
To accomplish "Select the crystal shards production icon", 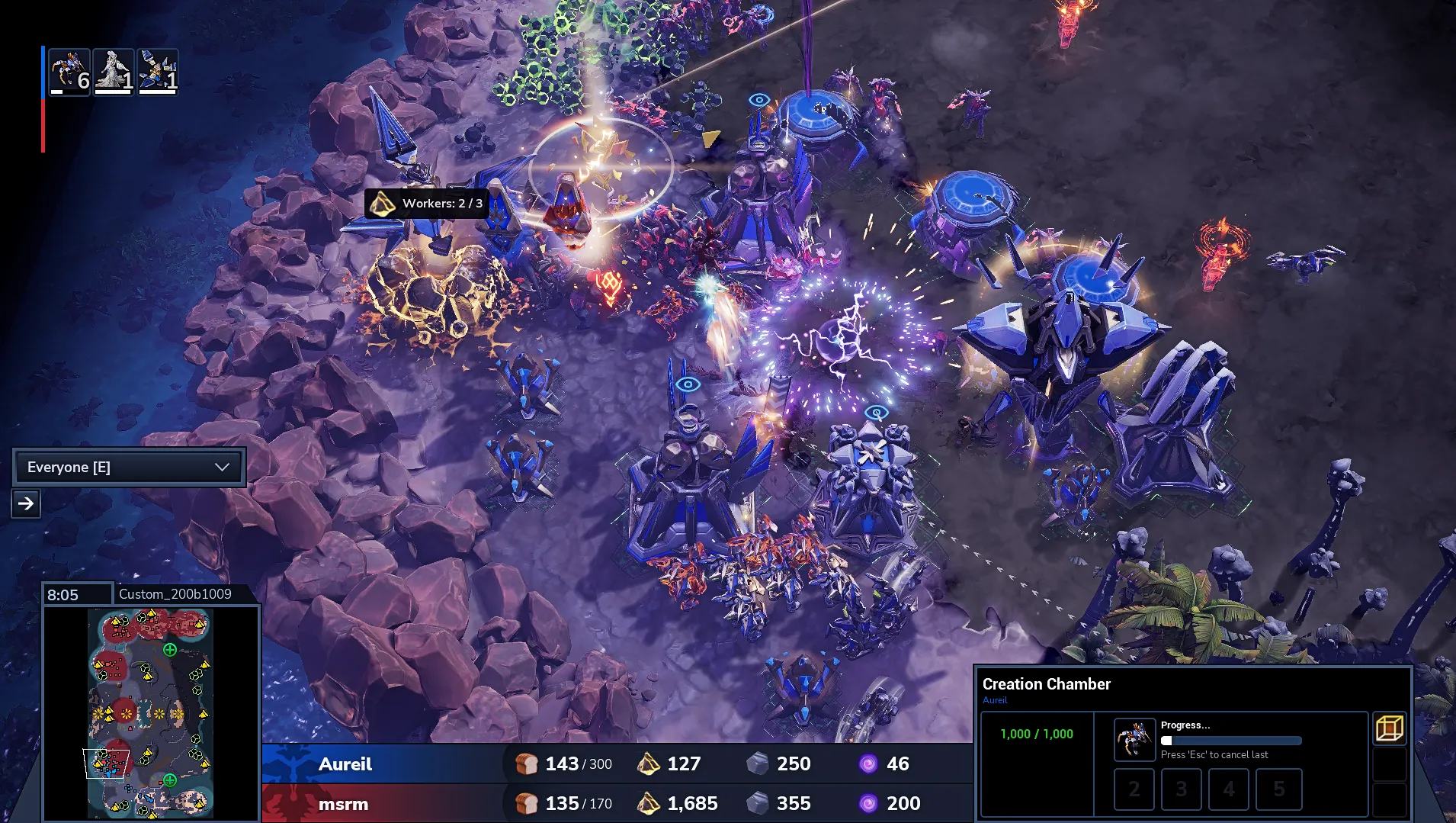I will coord(158,72).
